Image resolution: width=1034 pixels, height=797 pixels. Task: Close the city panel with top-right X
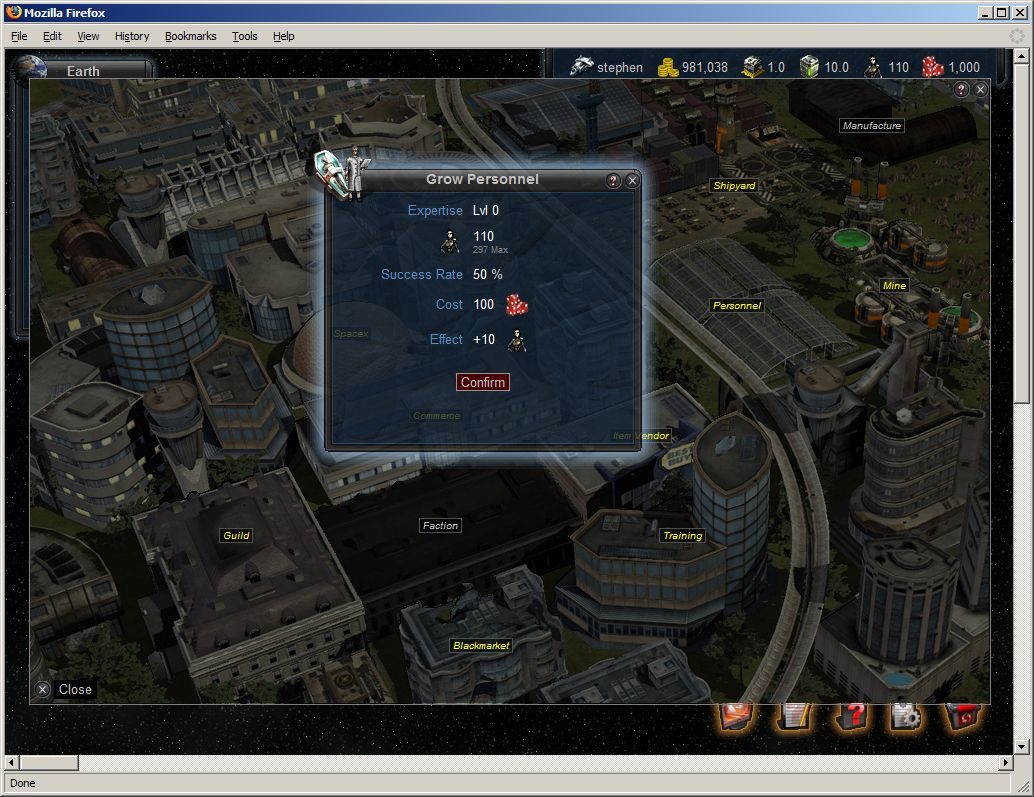pyautogui.click(x=980, y=89)
